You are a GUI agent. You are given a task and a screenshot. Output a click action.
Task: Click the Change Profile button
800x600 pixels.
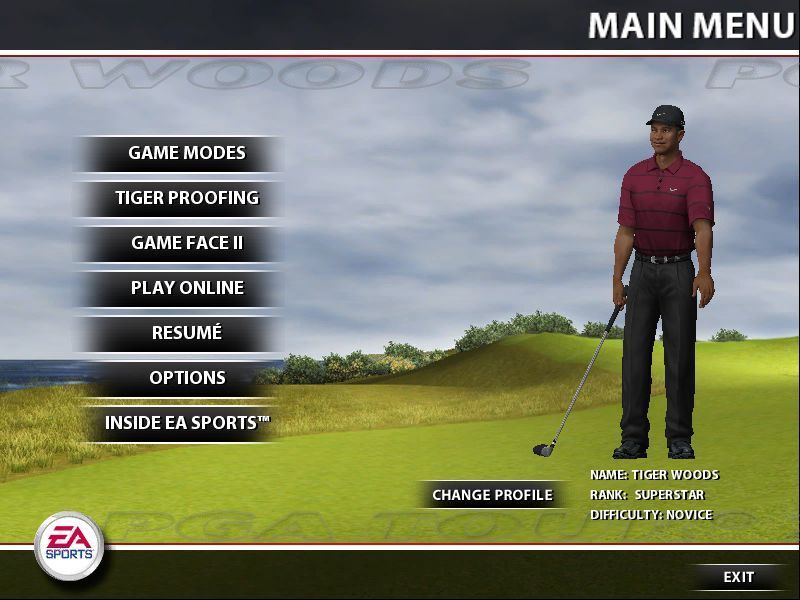click(492, 495)
